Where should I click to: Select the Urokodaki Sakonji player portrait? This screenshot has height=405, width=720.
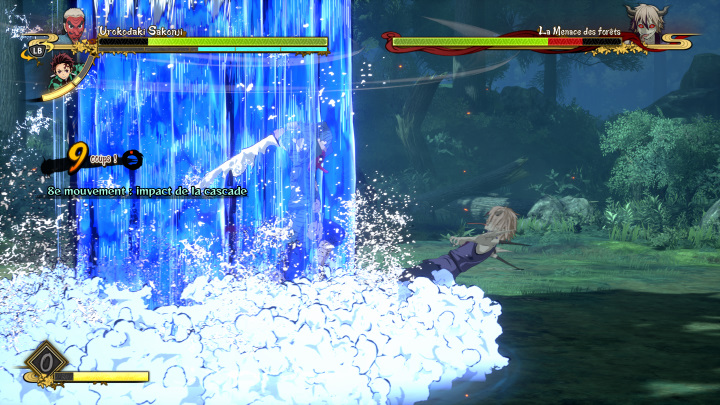(x=75, y=24)
